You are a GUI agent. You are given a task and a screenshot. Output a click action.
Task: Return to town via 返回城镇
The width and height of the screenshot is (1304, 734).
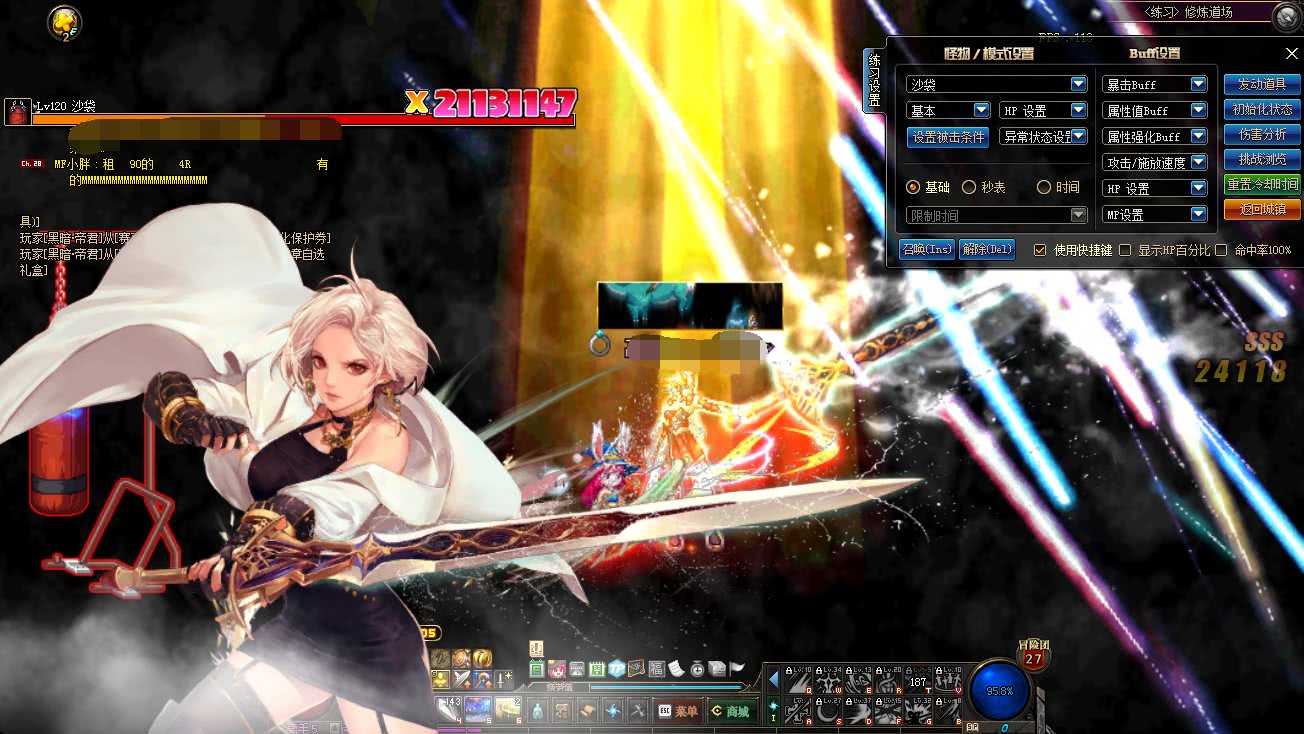(1262, 210)
